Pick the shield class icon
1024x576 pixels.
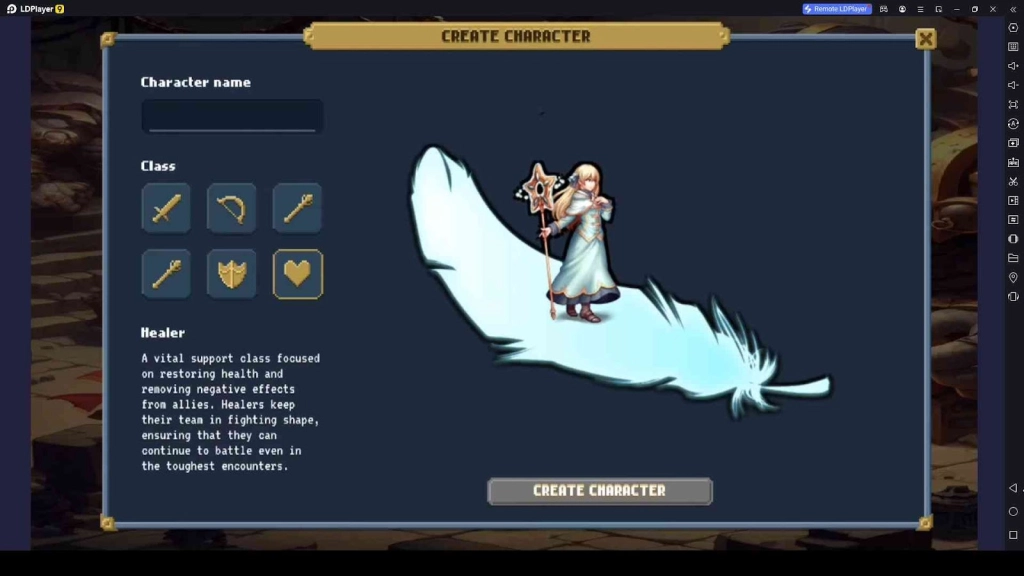(x=232, y=274)
